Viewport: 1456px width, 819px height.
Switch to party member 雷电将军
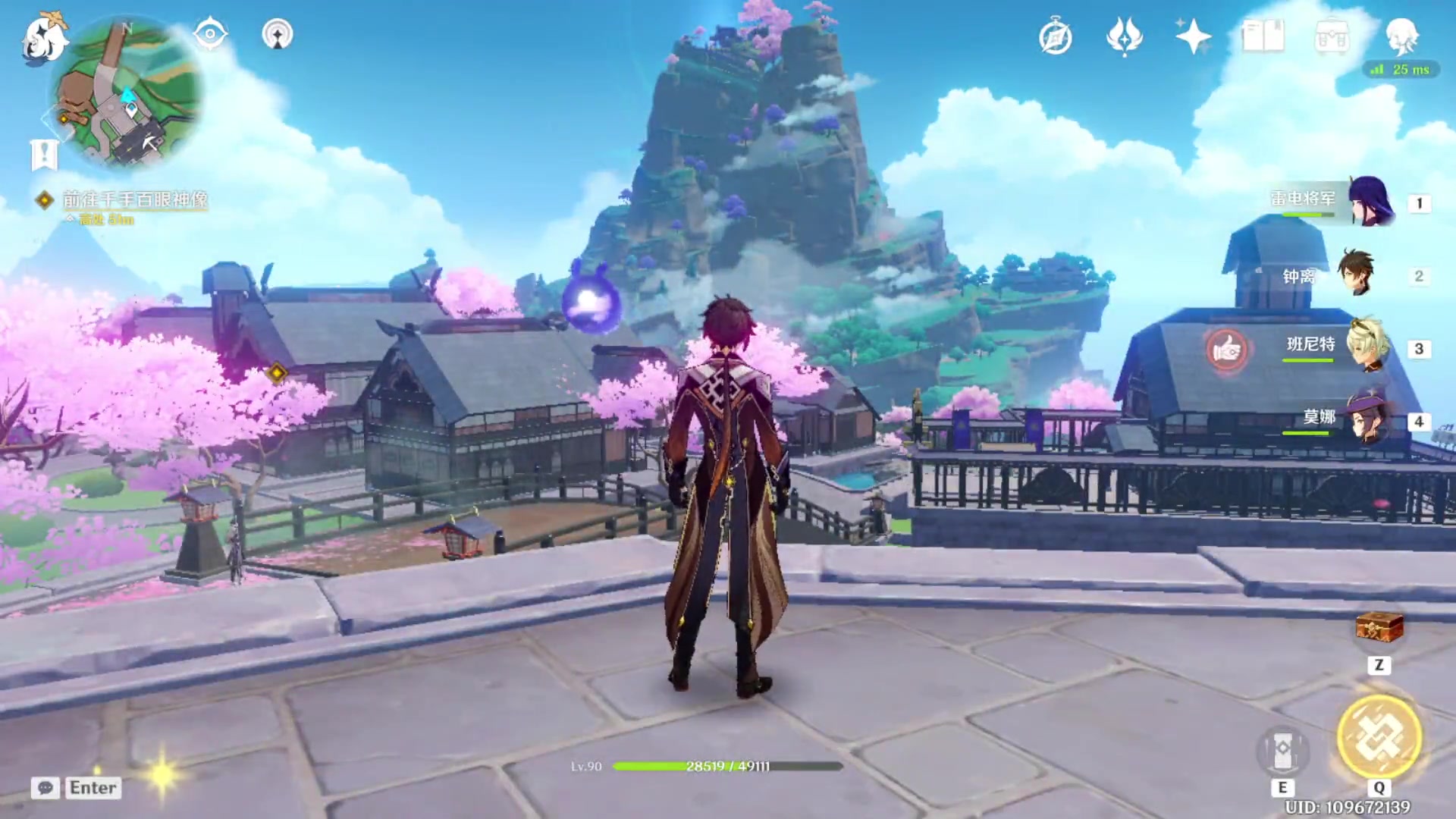click(x=1369, y=202)
